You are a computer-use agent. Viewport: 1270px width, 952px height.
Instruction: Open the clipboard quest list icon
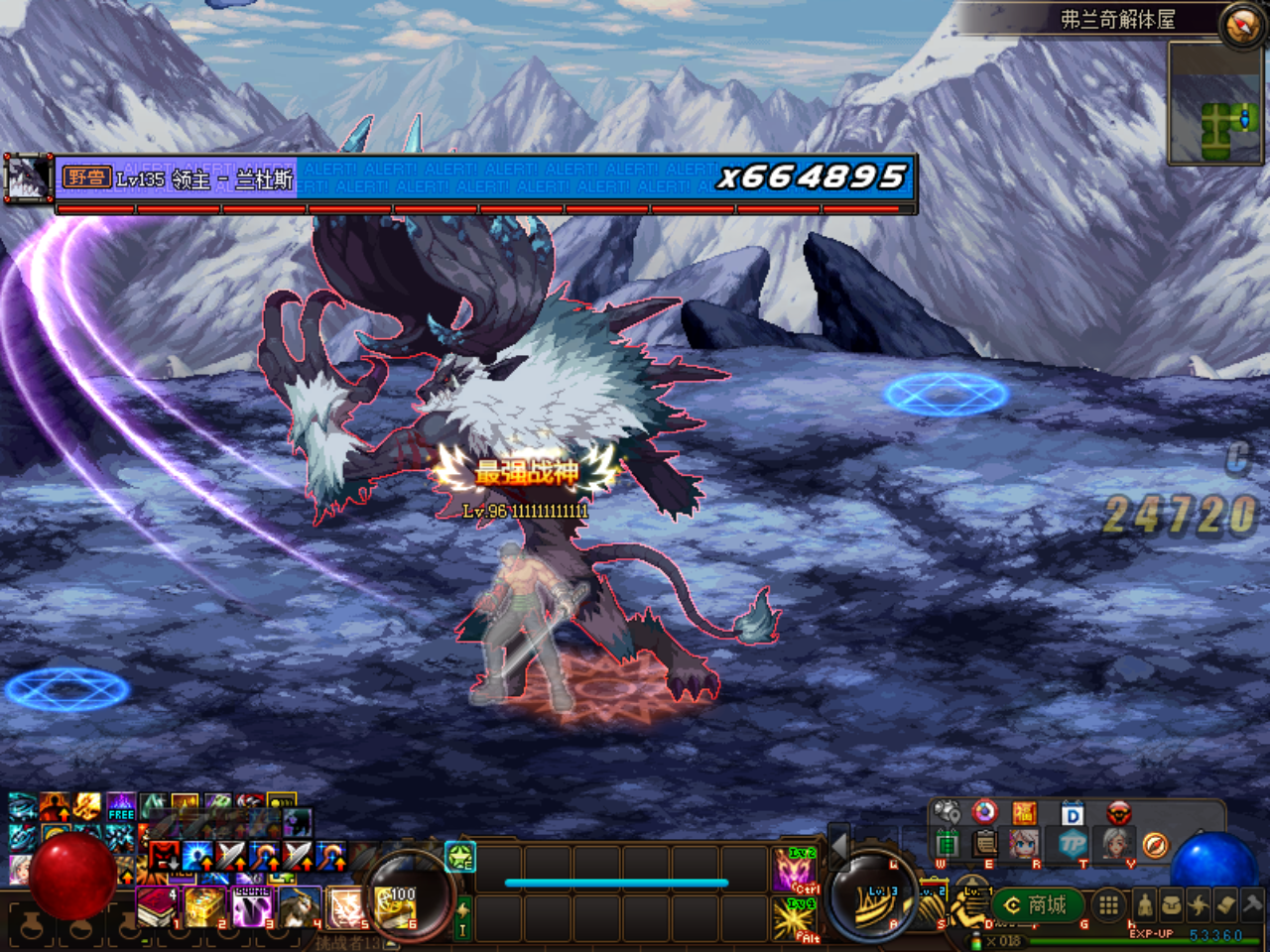984,844
